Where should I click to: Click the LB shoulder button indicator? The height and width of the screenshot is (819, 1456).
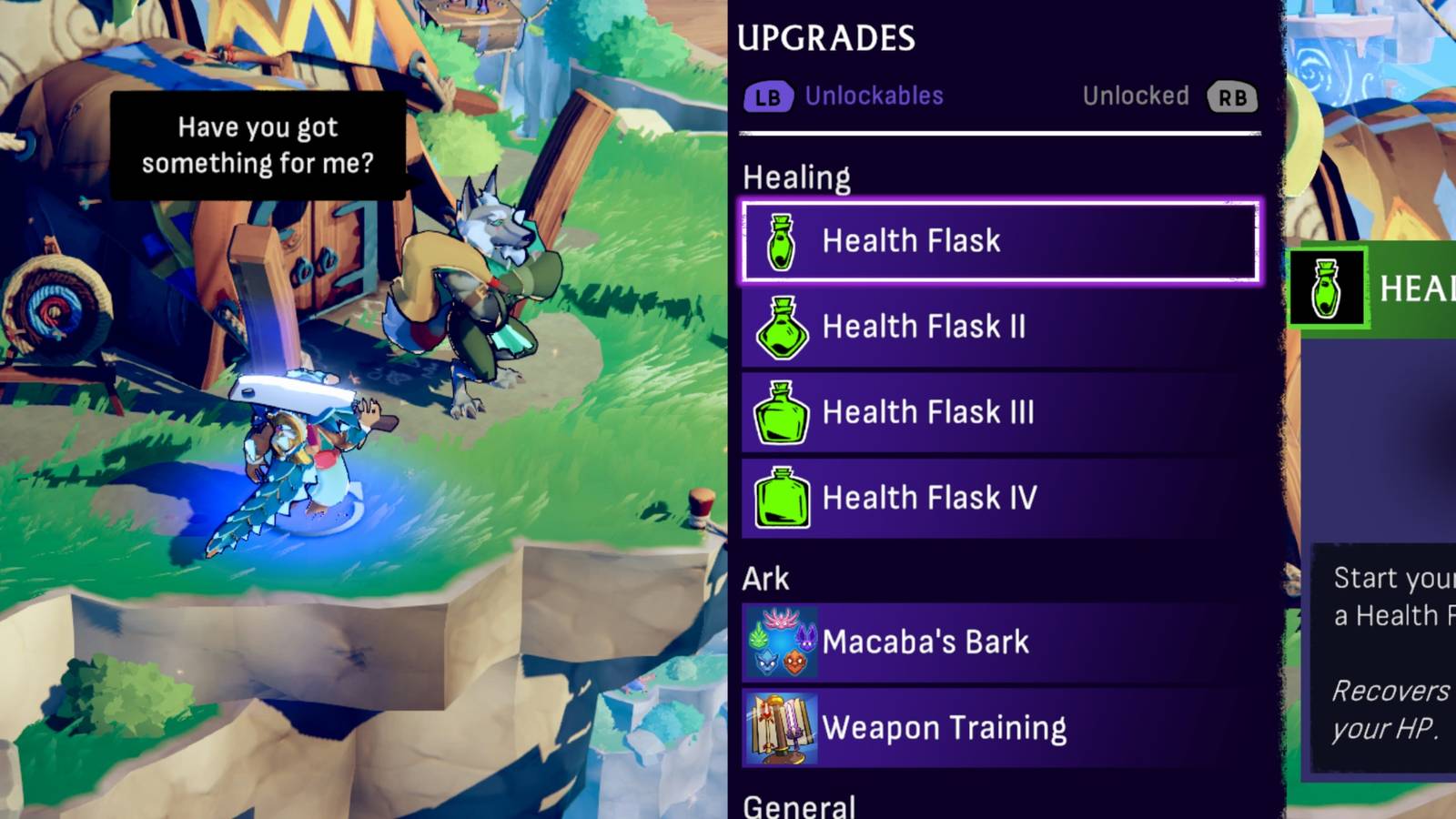770,96
